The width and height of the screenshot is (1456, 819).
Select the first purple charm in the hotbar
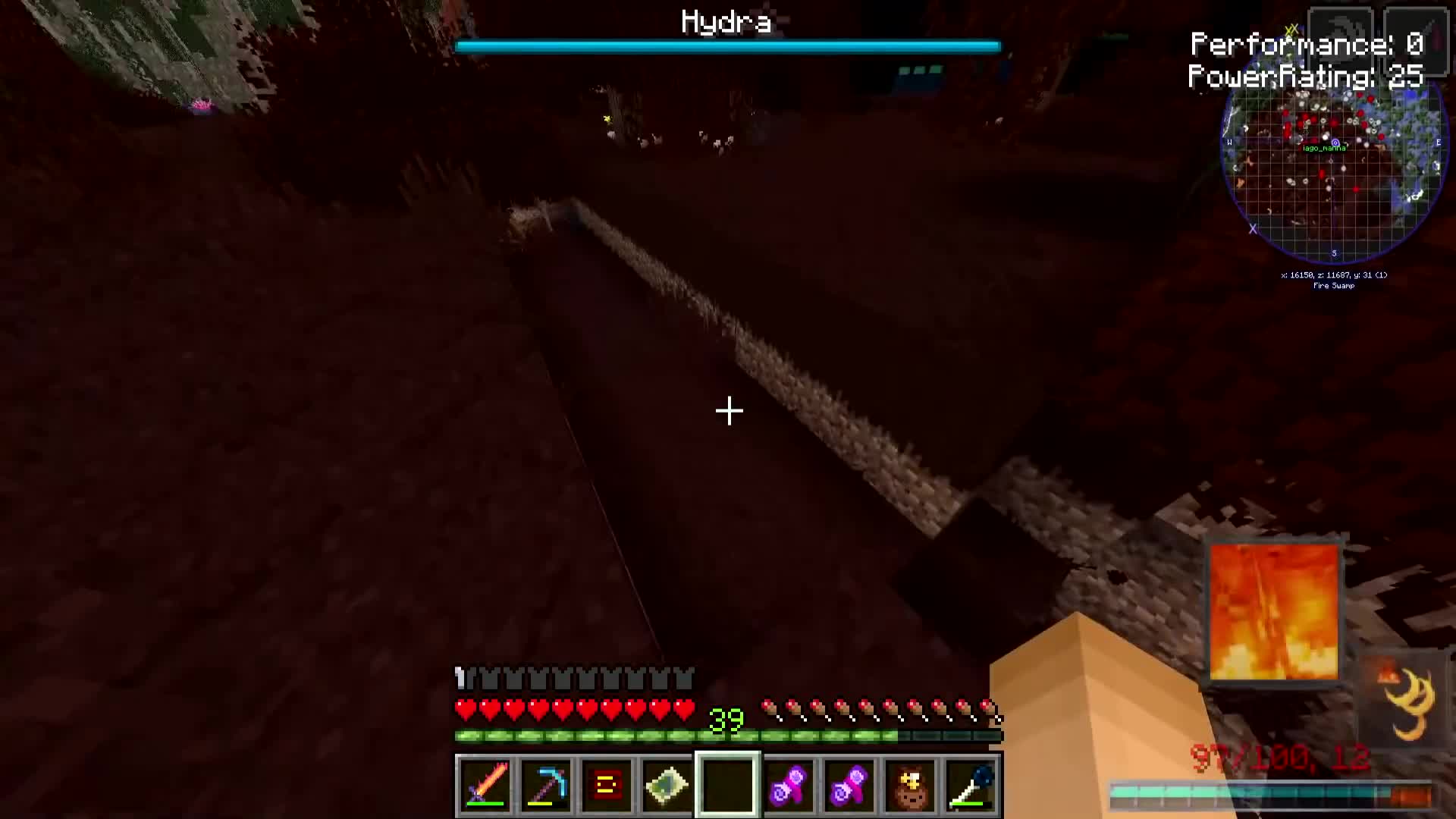(789, 785)
